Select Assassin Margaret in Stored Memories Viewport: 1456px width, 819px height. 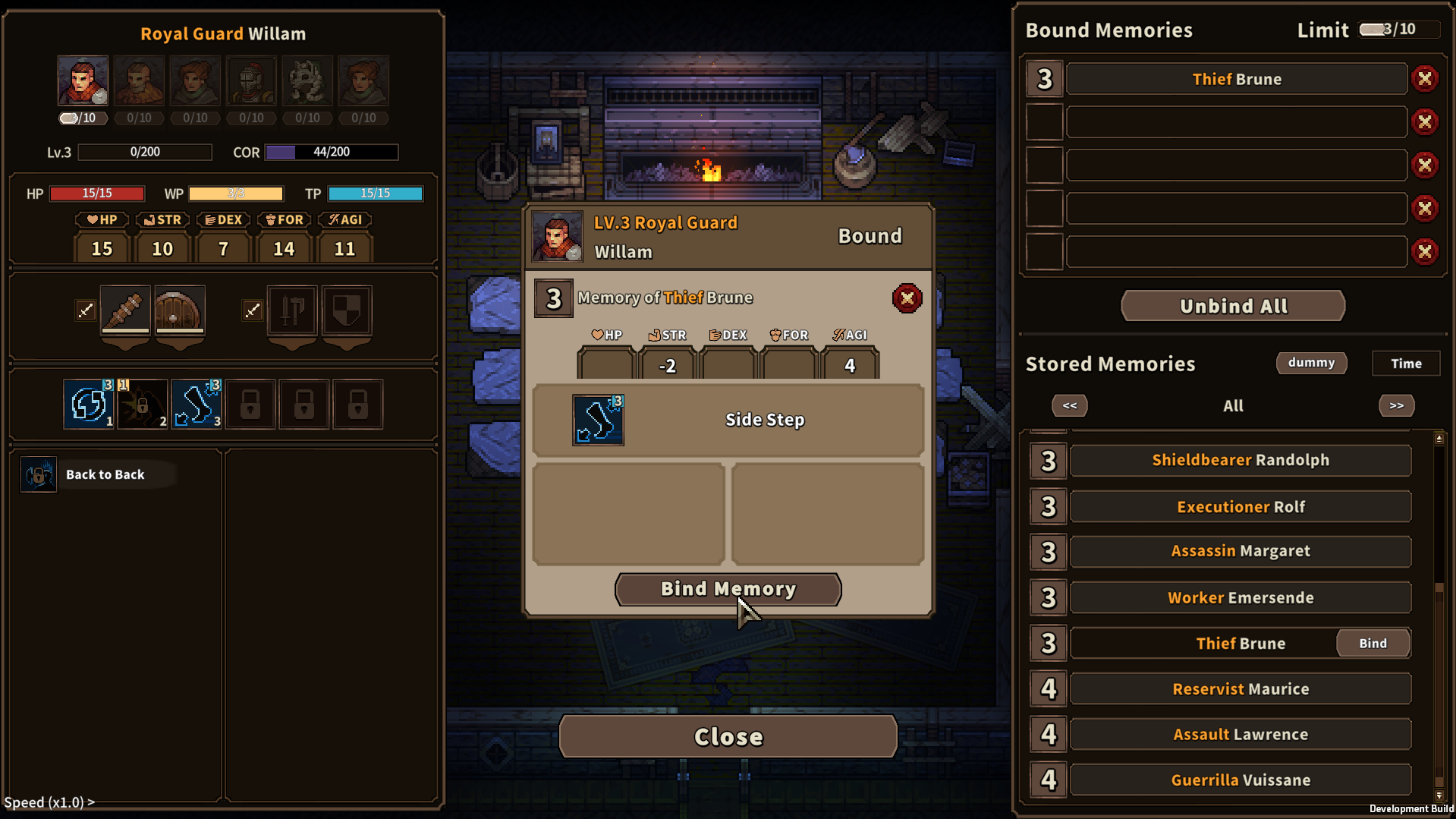coord(1240,551)
